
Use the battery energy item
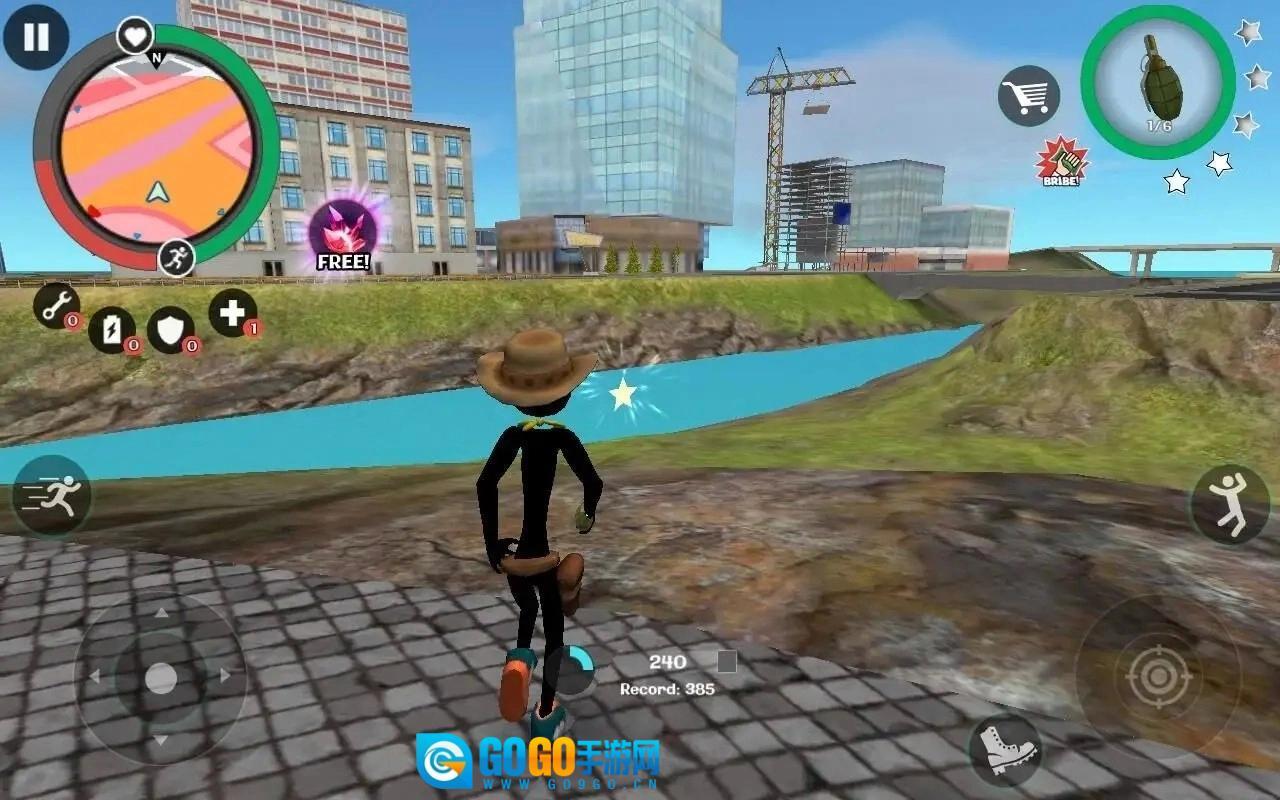pos(111,329)
